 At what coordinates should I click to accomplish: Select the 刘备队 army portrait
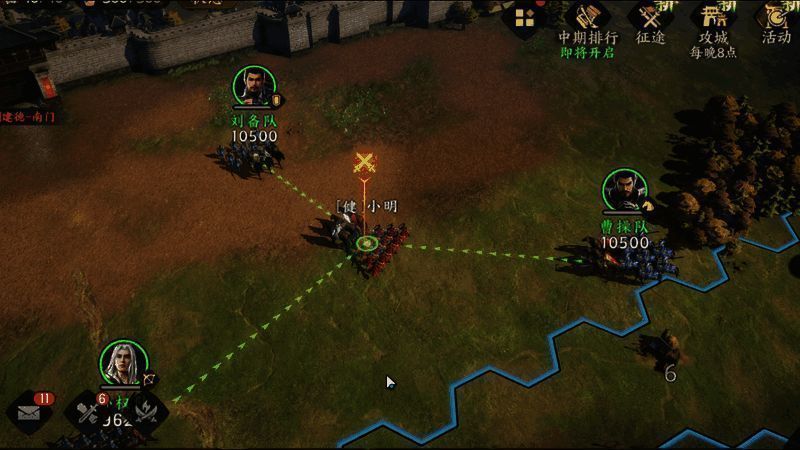255,88
